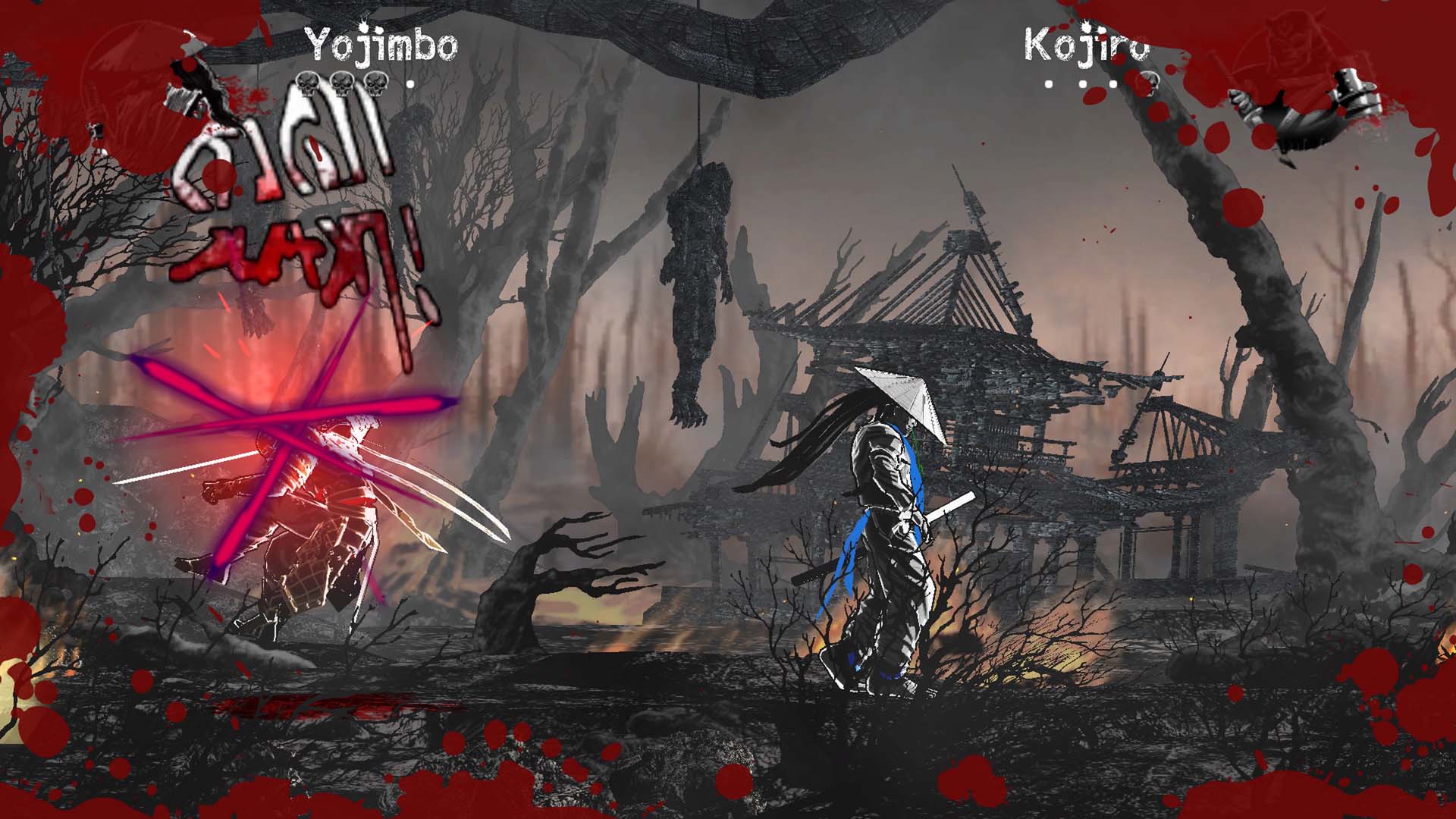Toggle Kojiro's second round indicator dot
This screenshot has width=1456, height=819.
pyautogui.click(x=1082, y=84)
